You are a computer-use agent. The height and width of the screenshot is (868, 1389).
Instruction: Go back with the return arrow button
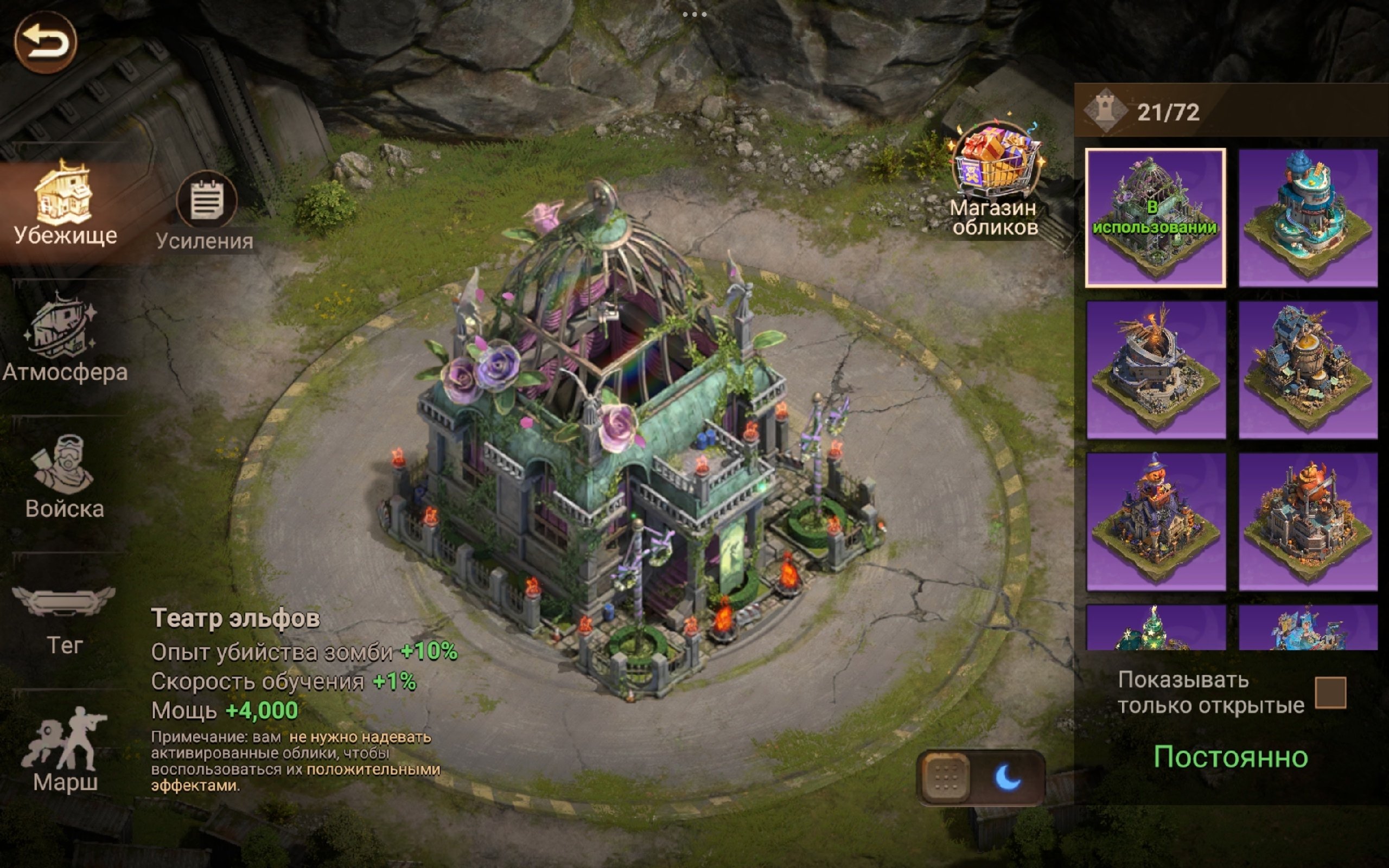46,42
